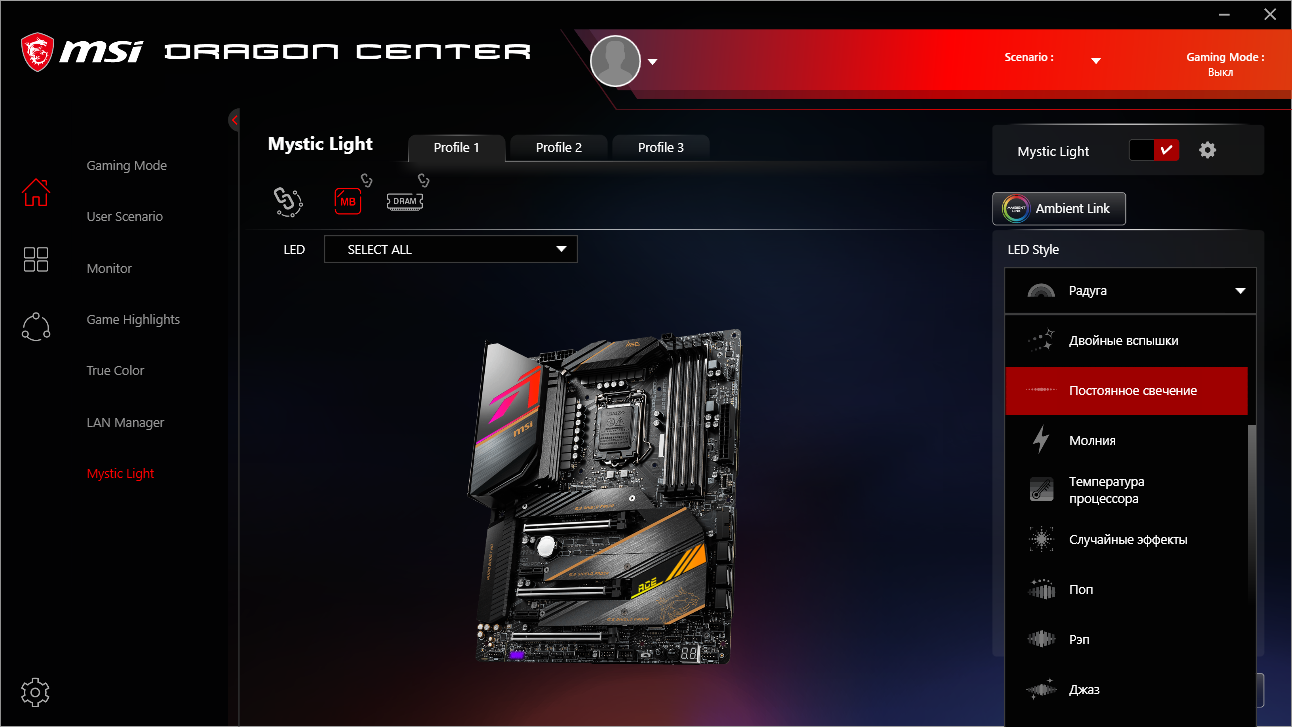Click the Gaming Mode house icon in sidebar
1292x727 pixels.
point(35,192)
